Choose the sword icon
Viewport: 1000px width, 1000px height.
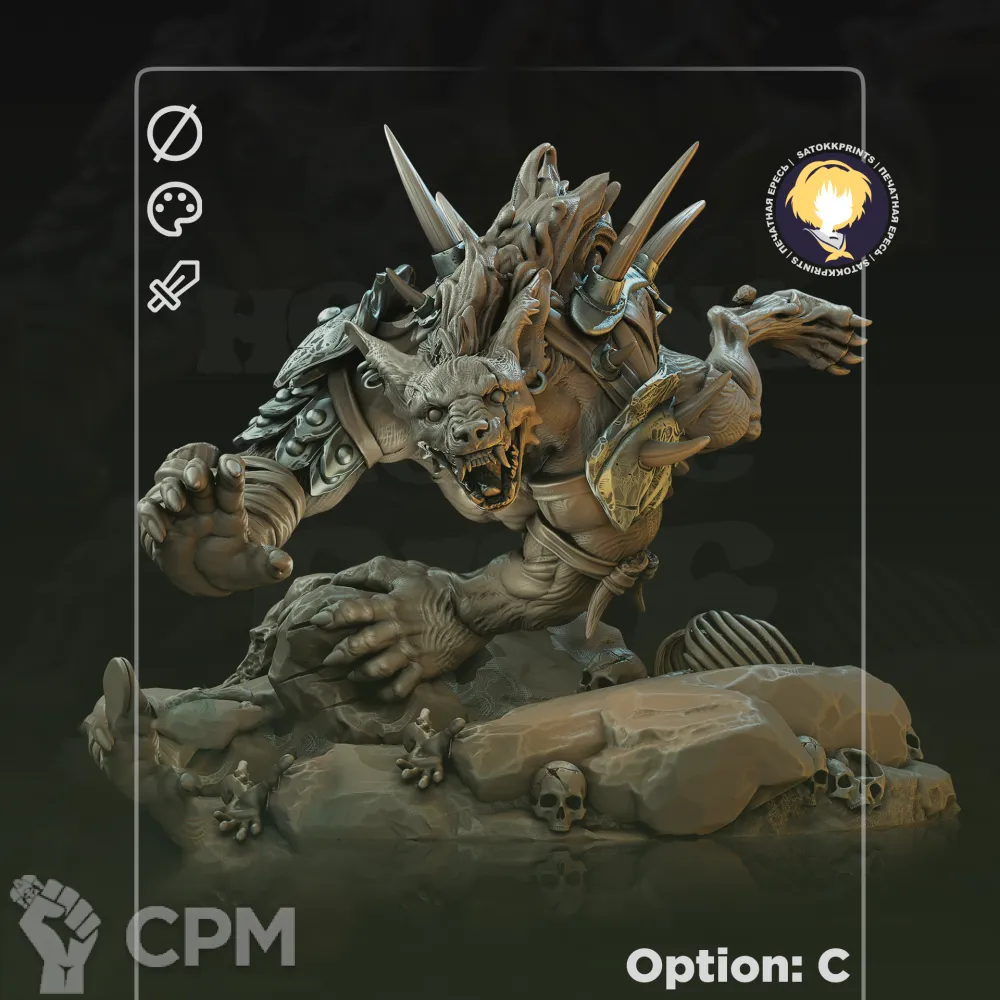tap(174, 285)
